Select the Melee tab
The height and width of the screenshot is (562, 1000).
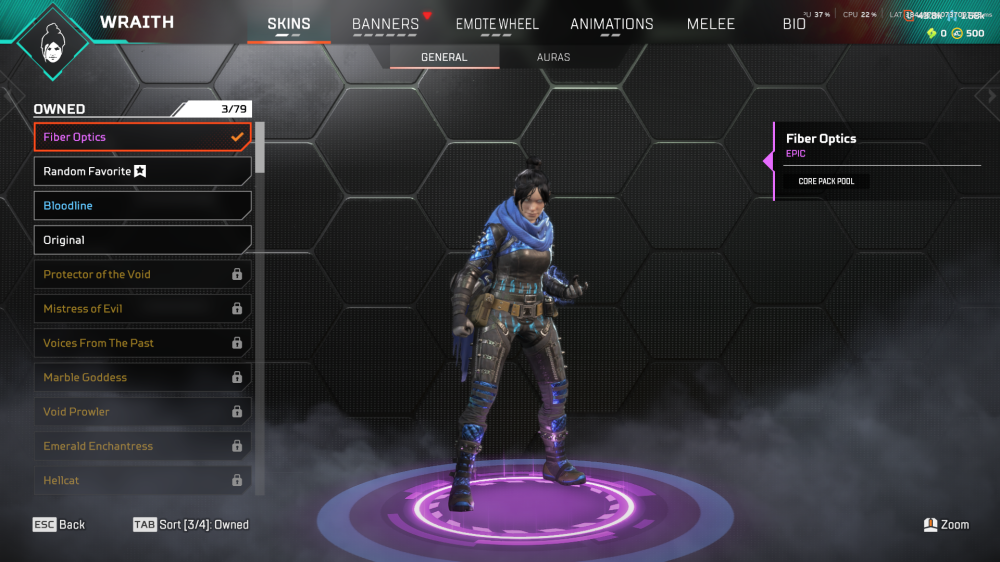point(711,24)
